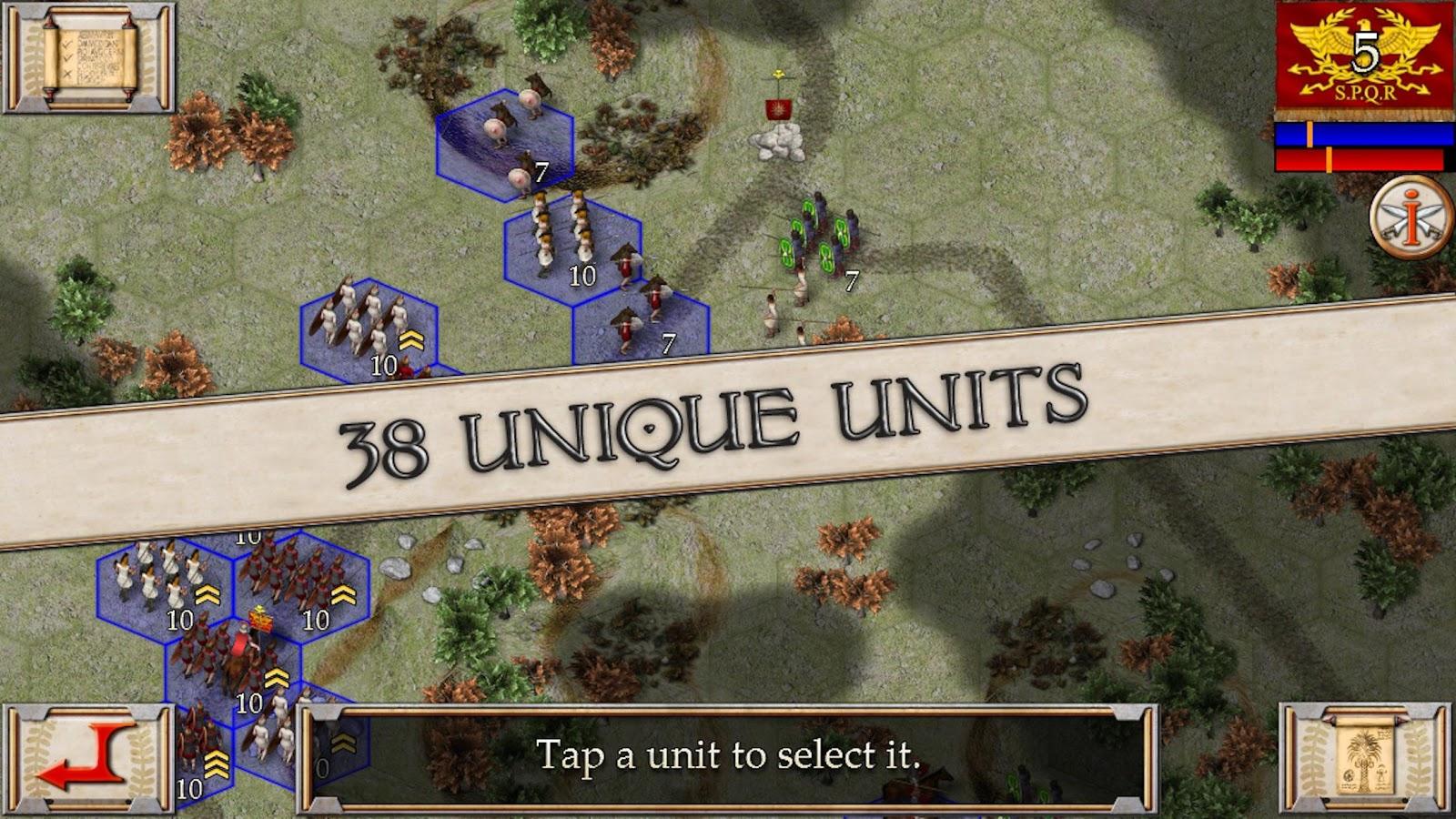This screenshot has height=819, width=1456.
Task: Select the javelin skirmishers in the blue hex
Action: [637, 318]
